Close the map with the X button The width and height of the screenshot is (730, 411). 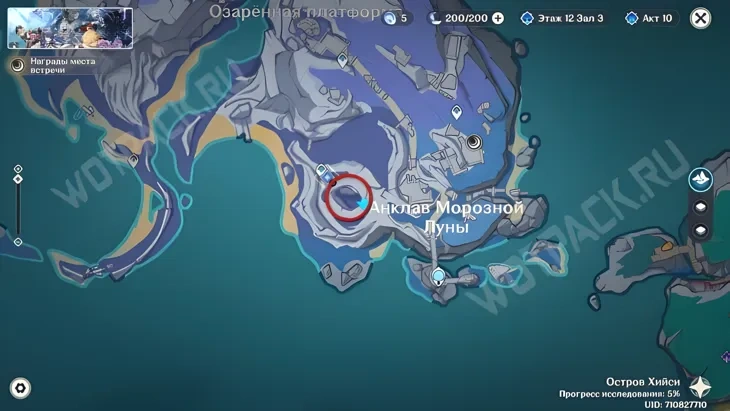click(701, 18)
